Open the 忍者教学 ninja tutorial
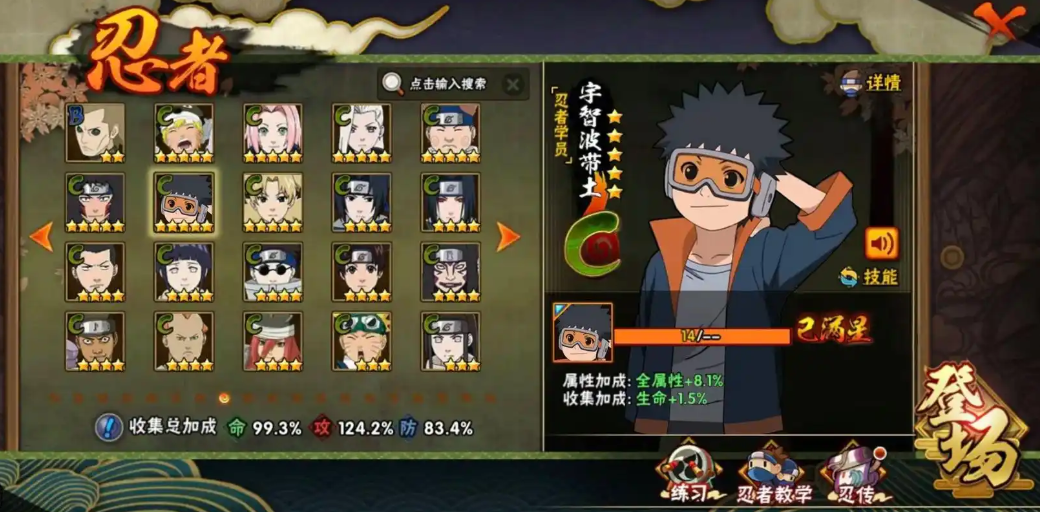The height and width of the screenshot is (512, 1040). point(774,474)
